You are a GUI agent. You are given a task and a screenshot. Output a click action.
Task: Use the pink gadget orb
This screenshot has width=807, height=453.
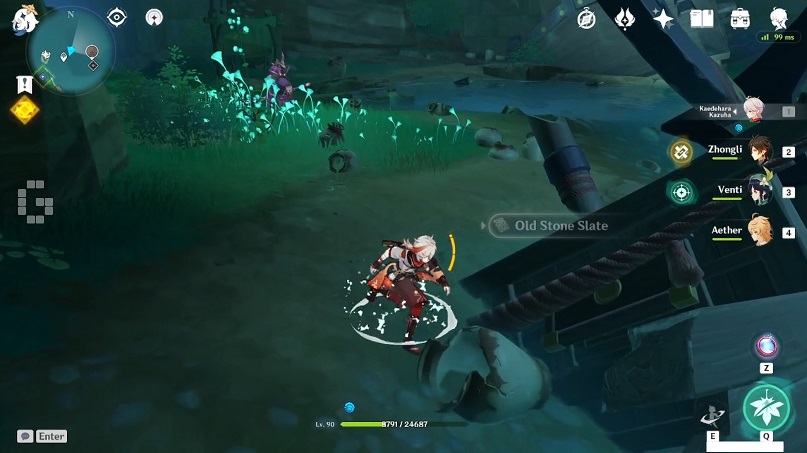coord(767,347)
